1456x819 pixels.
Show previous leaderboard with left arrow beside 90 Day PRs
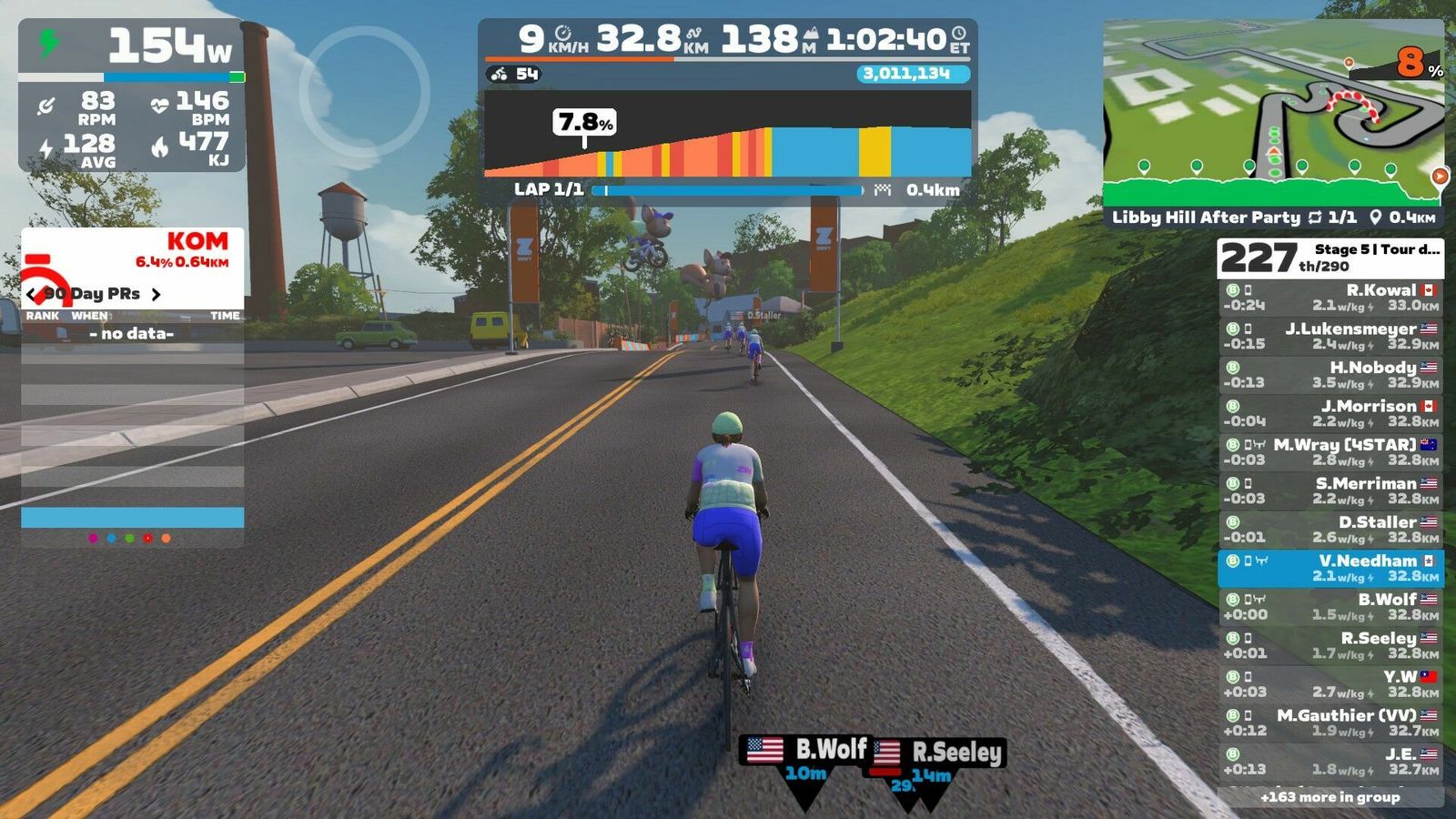tap(32, 294)
